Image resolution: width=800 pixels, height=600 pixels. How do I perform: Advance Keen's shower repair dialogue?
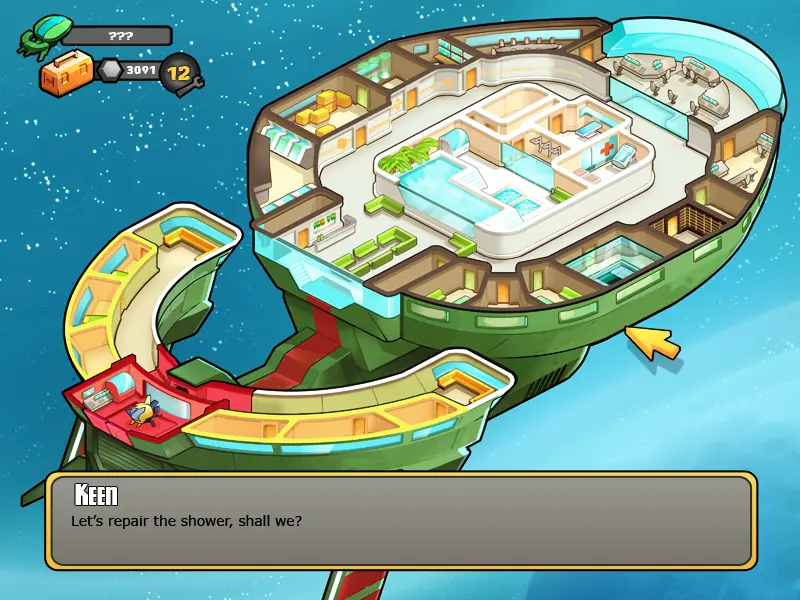coord(400,520)
